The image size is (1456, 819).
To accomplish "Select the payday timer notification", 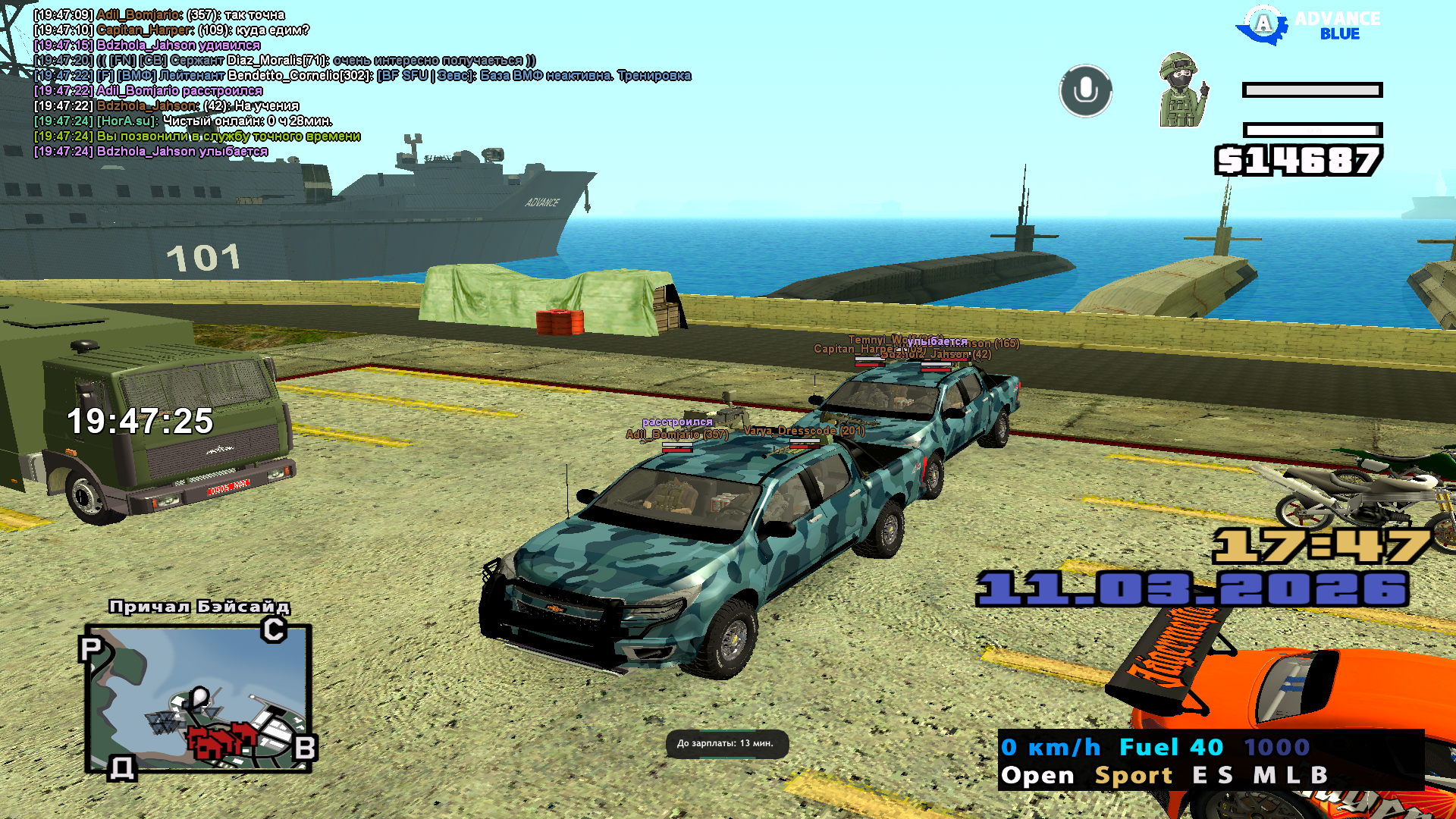I will (x=726, y=743).
